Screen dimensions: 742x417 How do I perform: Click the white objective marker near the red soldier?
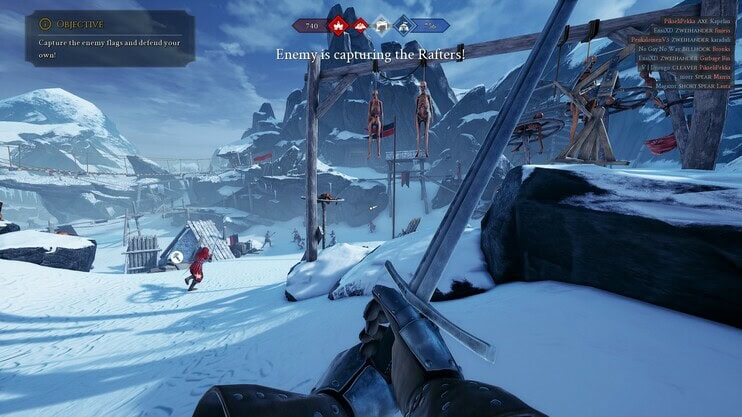click(x=175, y=257)
